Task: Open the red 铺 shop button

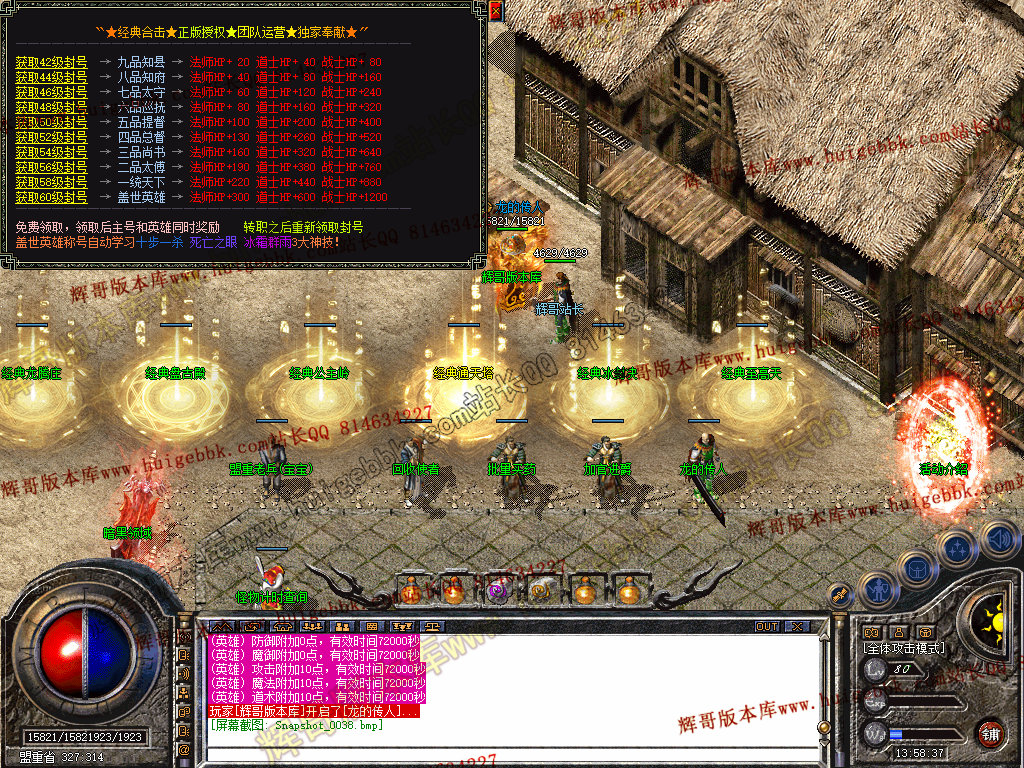Action: tap(990, 733)
